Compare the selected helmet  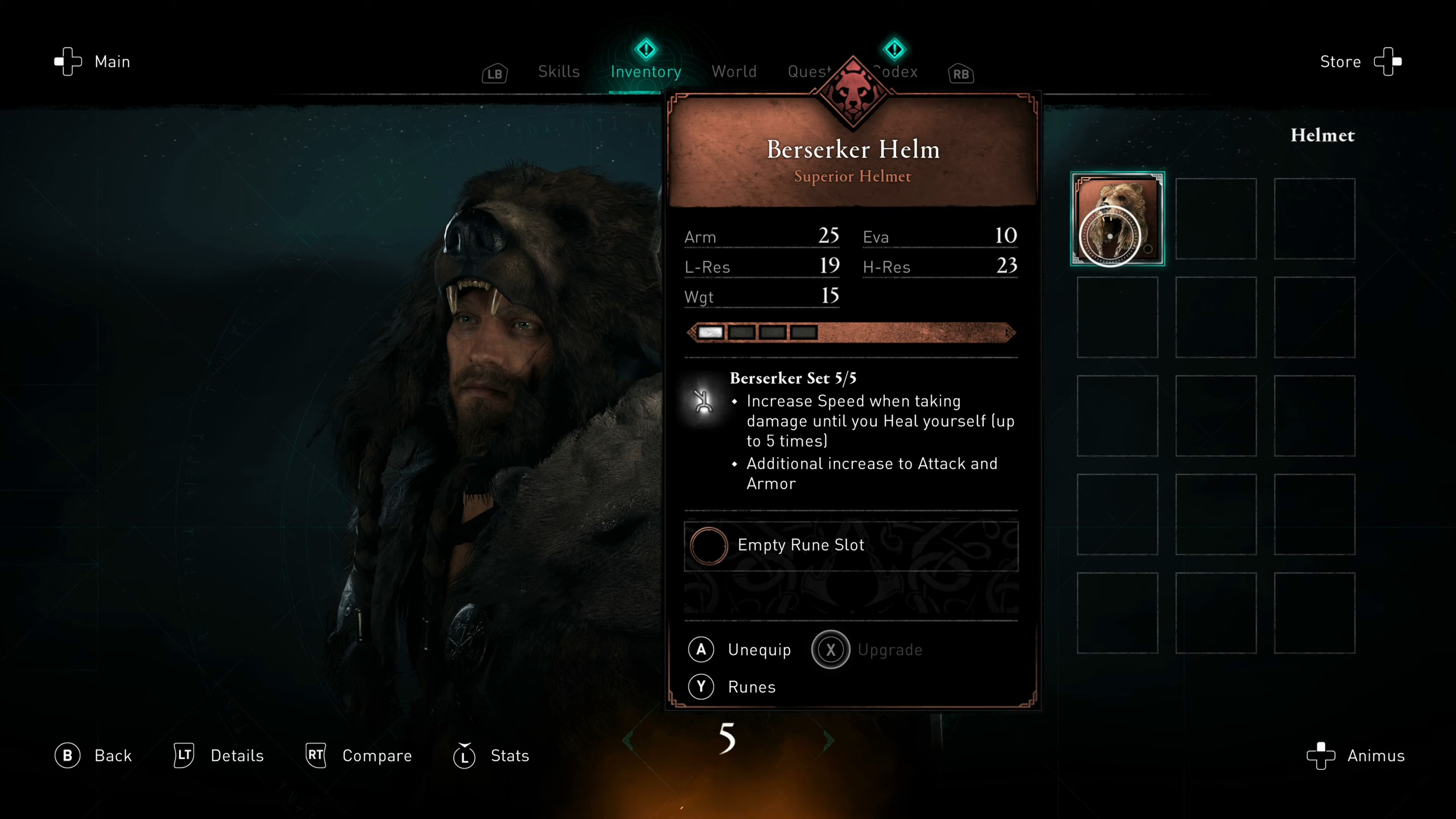point(359,756)
